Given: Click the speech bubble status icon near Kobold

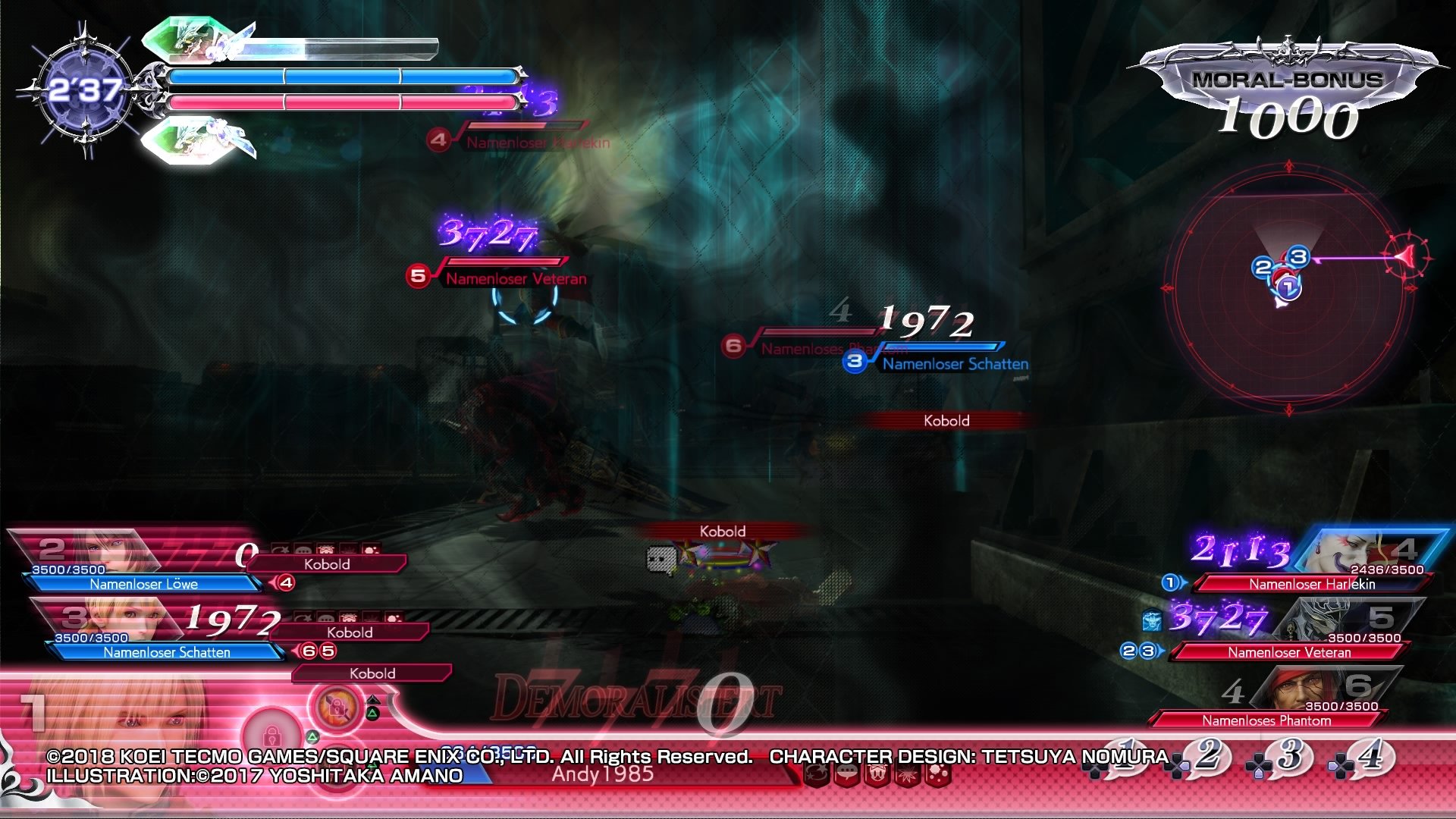Looking at the screenshot, I should point(303,548).
